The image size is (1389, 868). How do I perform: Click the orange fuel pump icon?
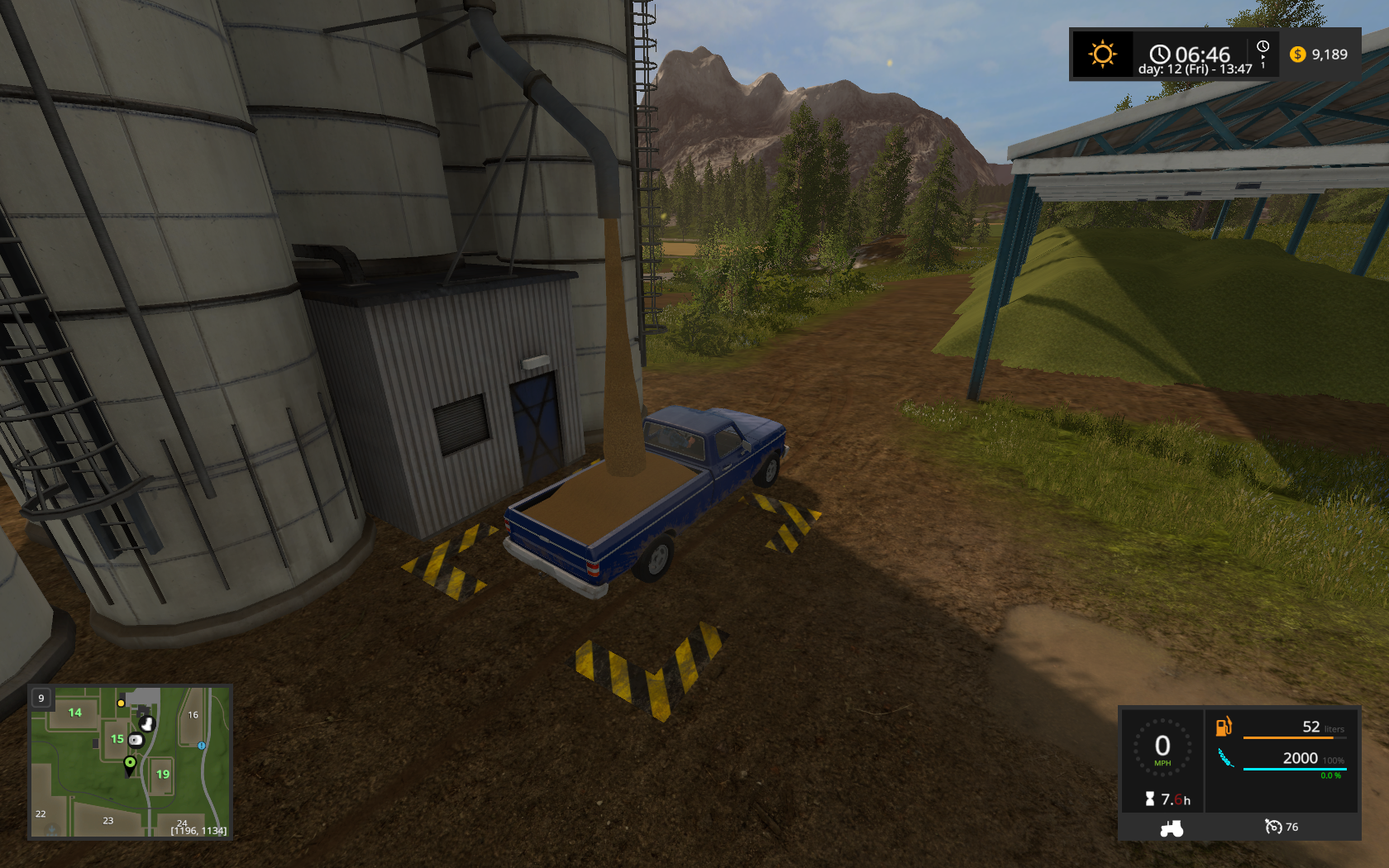click(x=1224, y=727)
